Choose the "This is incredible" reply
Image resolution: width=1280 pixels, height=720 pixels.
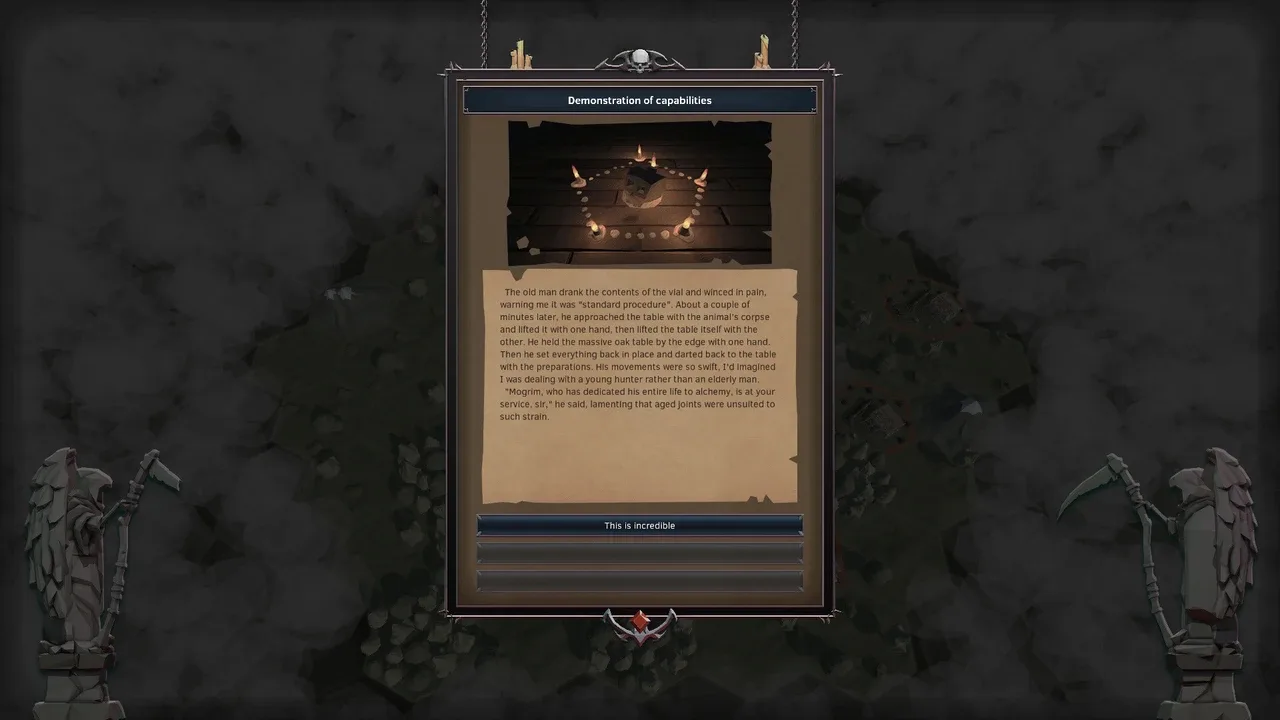pyautogui.click(x=639, y=525)
